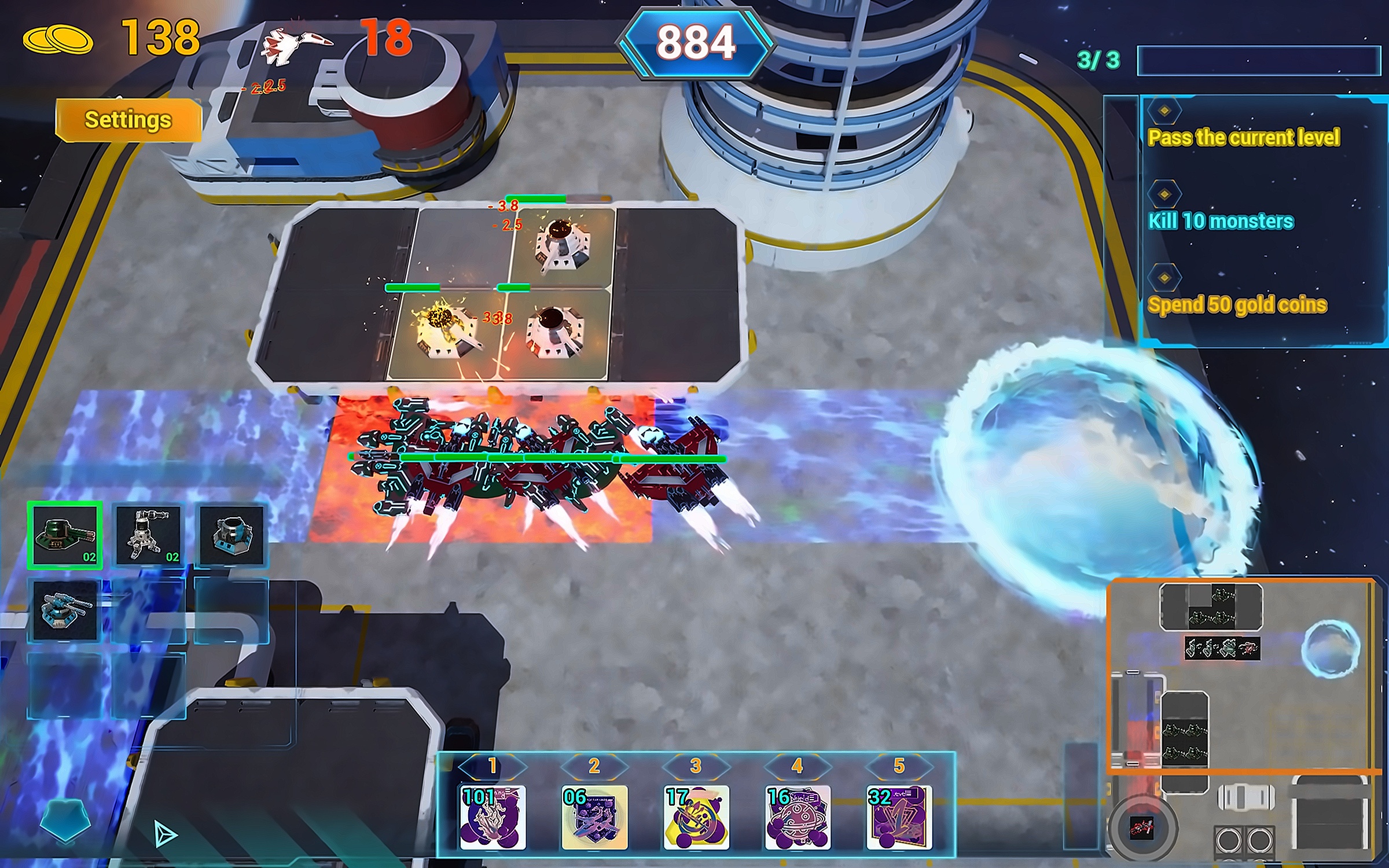Open the Settings menu
Viewport: 1389px width, 868px height.
pyautogui.click(x=128, y=120)
